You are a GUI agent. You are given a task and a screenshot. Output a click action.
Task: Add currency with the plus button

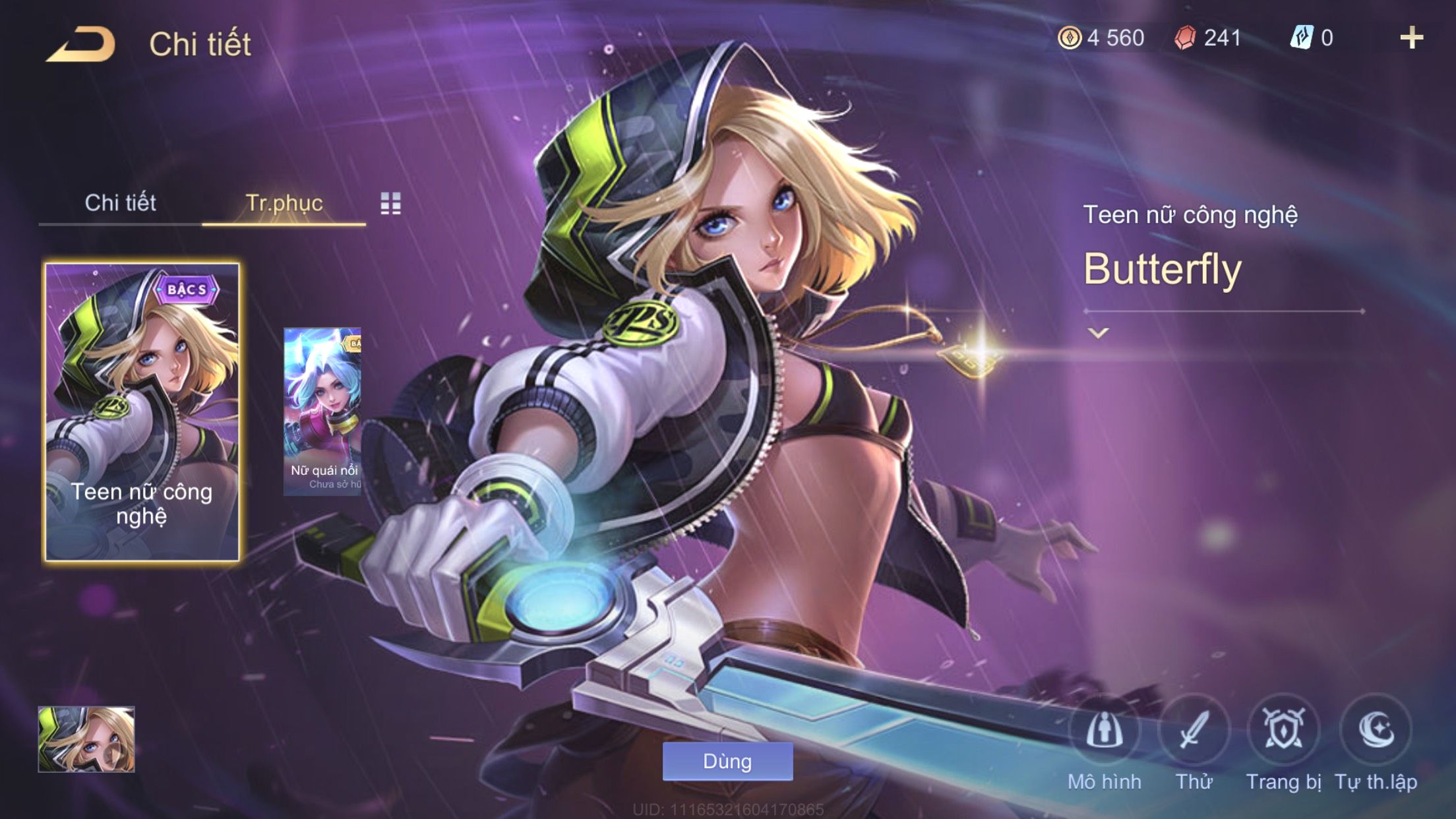[1411, 38]
